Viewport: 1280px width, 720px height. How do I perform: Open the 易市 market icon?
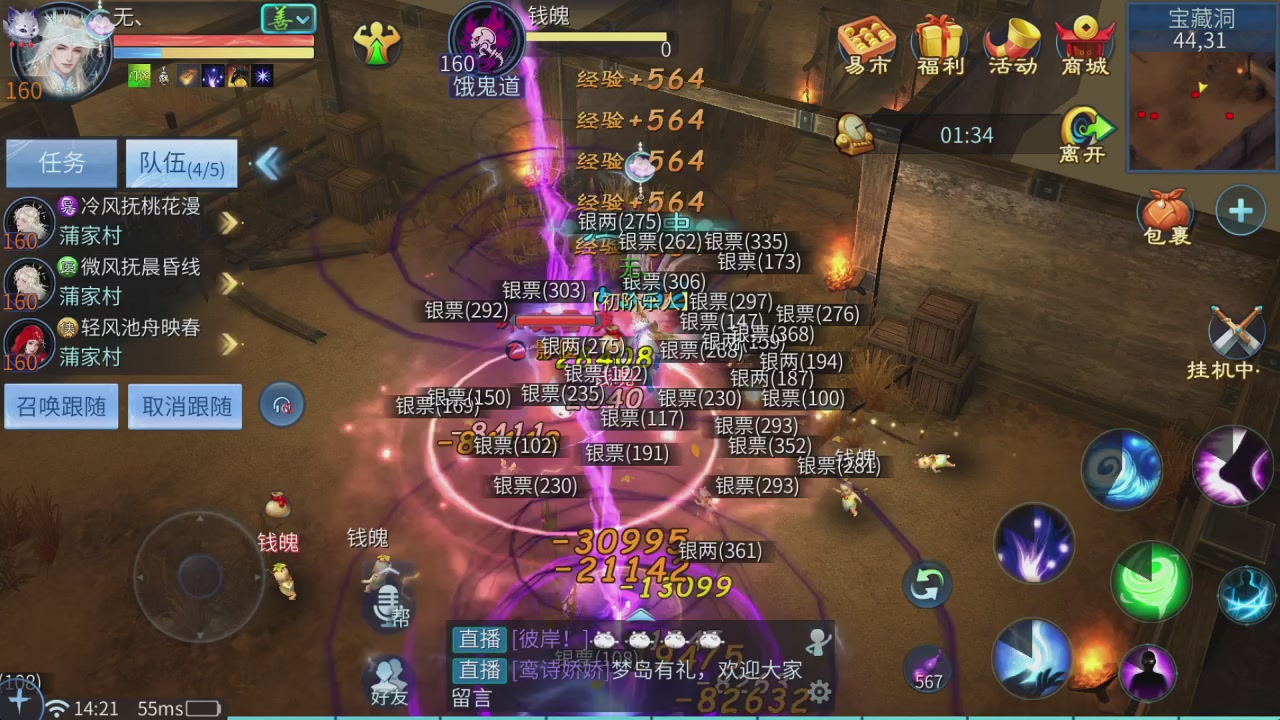click(x=864, y=47)
